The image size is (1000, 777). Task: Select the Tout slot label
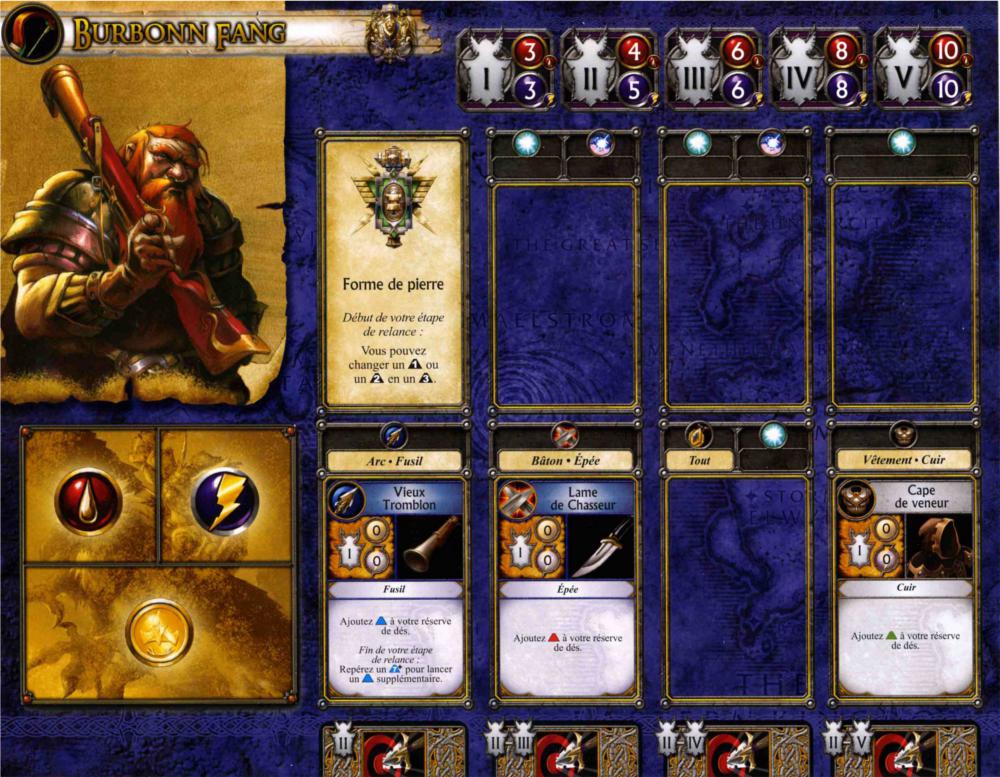tap(700, 461)
